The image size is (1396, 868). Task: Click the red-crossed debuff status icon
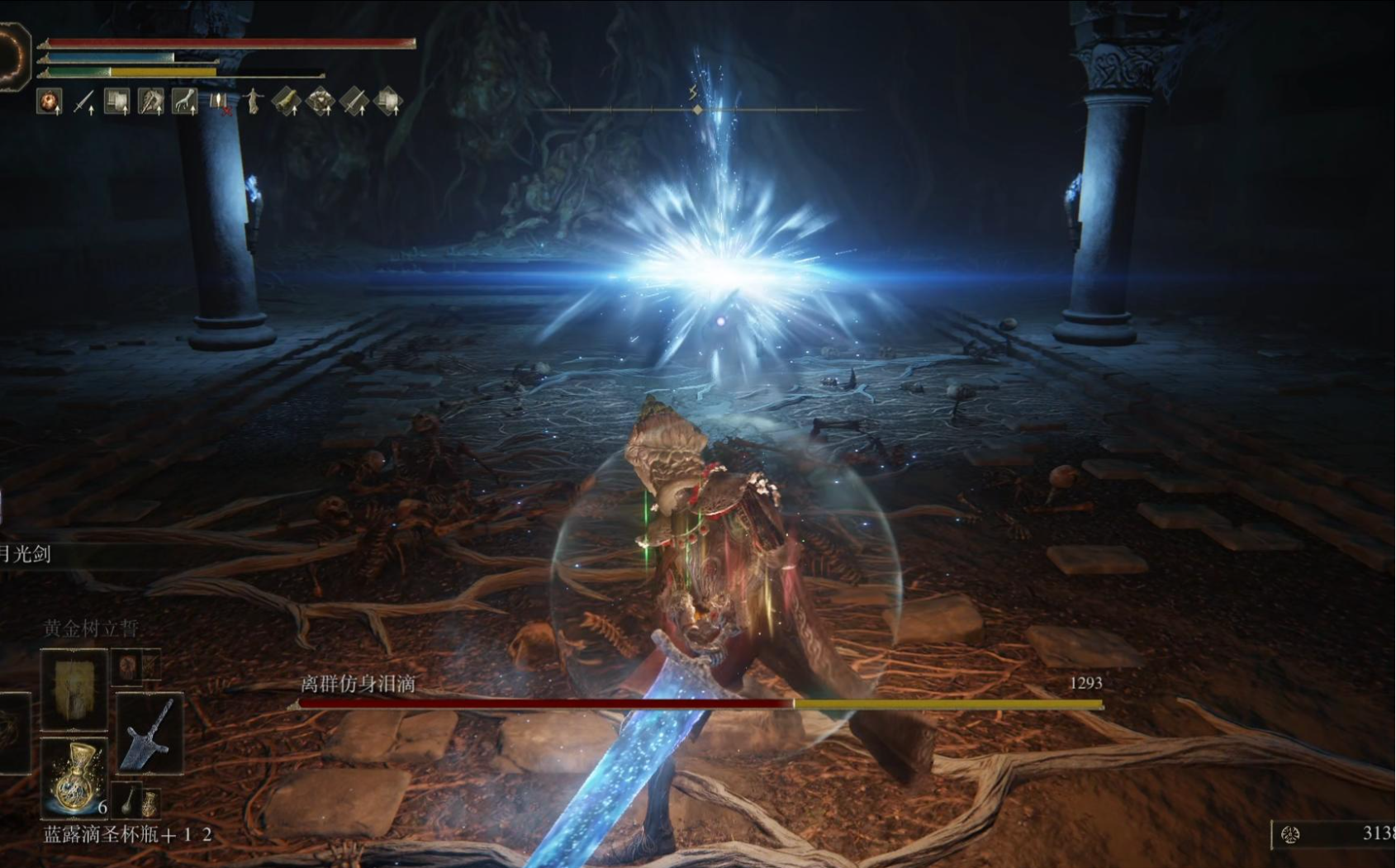(219, 102)
